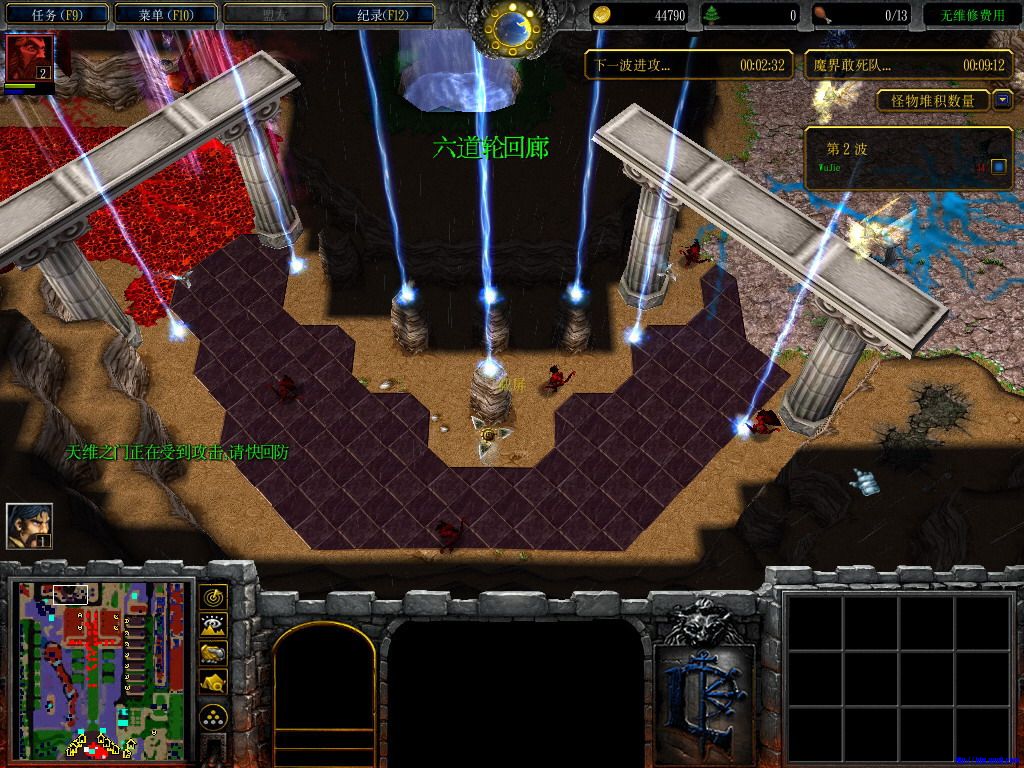Click the greyed-out 盟友 allies button

274,15
